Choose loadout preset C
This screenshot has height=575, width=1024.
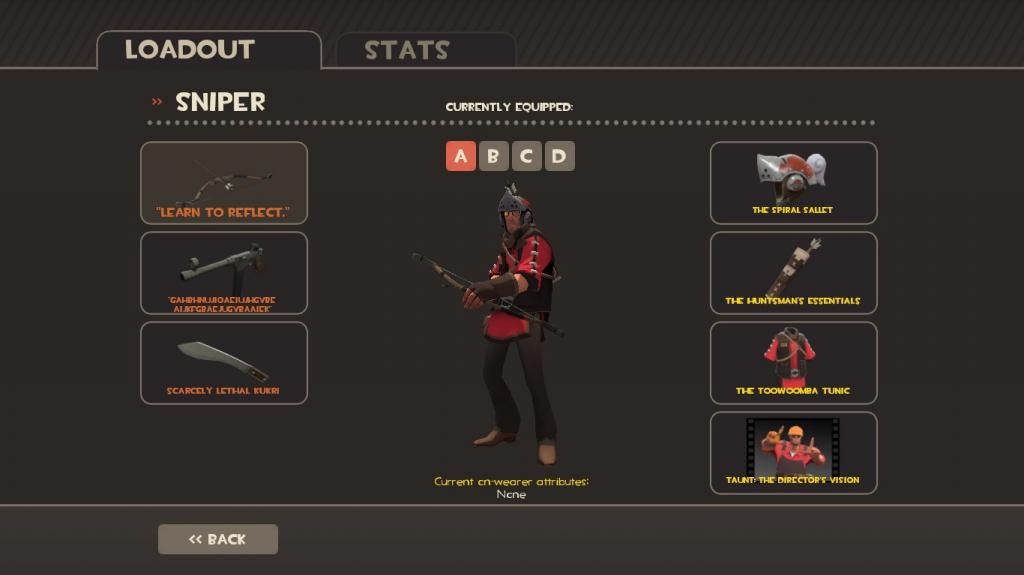point(526,156)
